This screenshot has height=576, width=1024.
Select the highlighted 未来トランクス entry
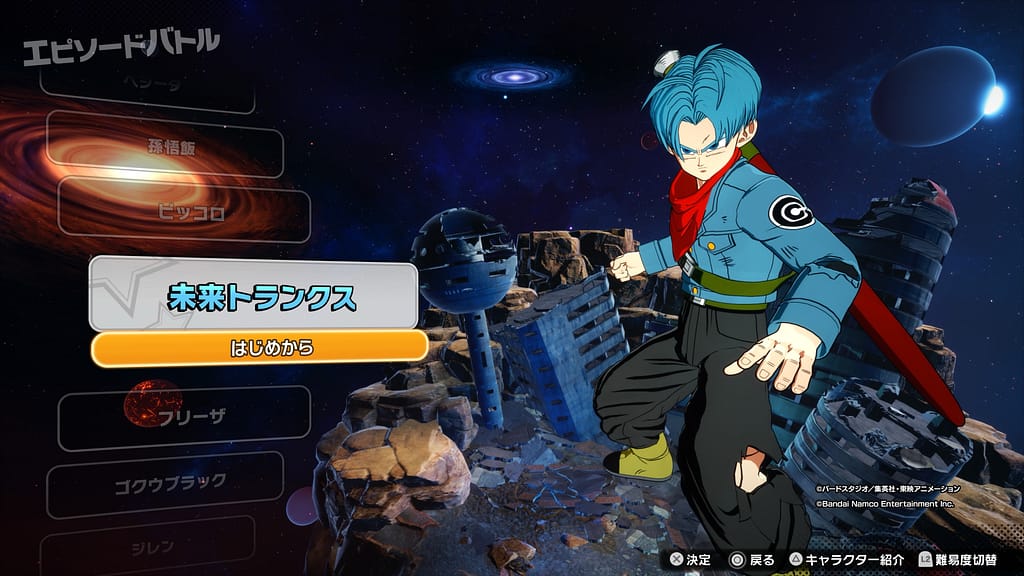252,297
